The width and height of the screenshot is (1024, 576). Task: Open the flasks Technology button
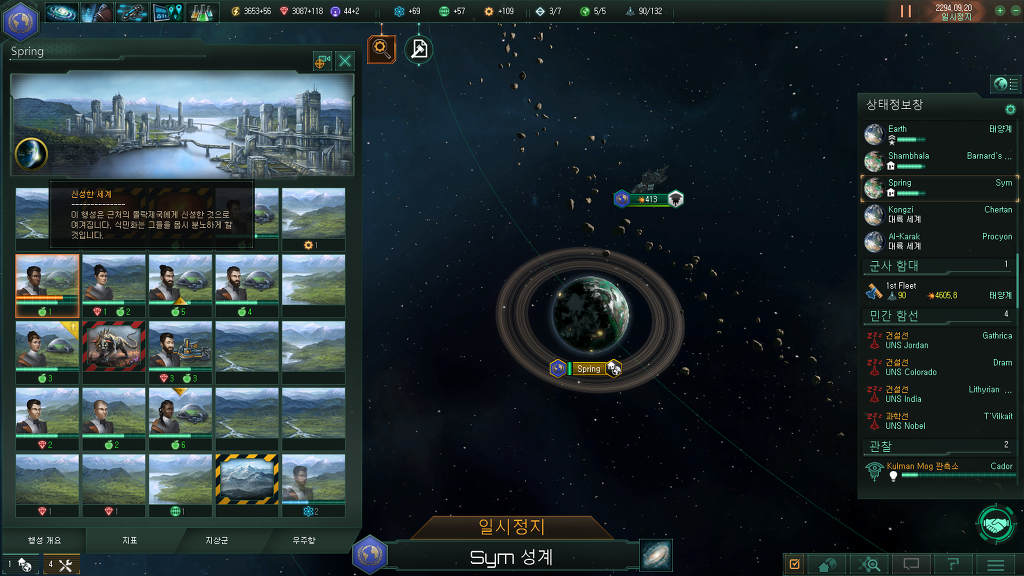pos(203,13)
